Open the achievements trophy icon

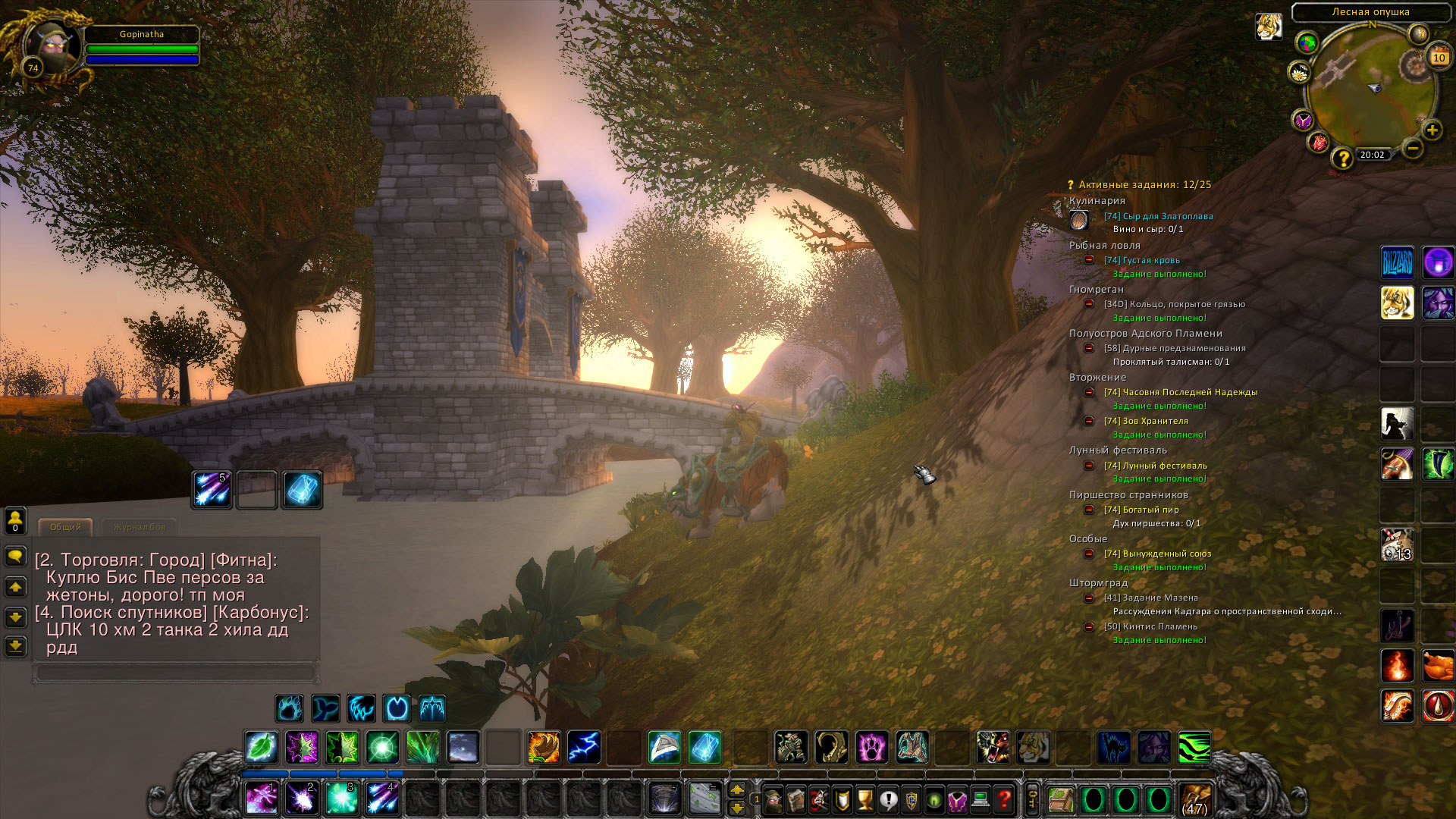click(x=864, y=800)
